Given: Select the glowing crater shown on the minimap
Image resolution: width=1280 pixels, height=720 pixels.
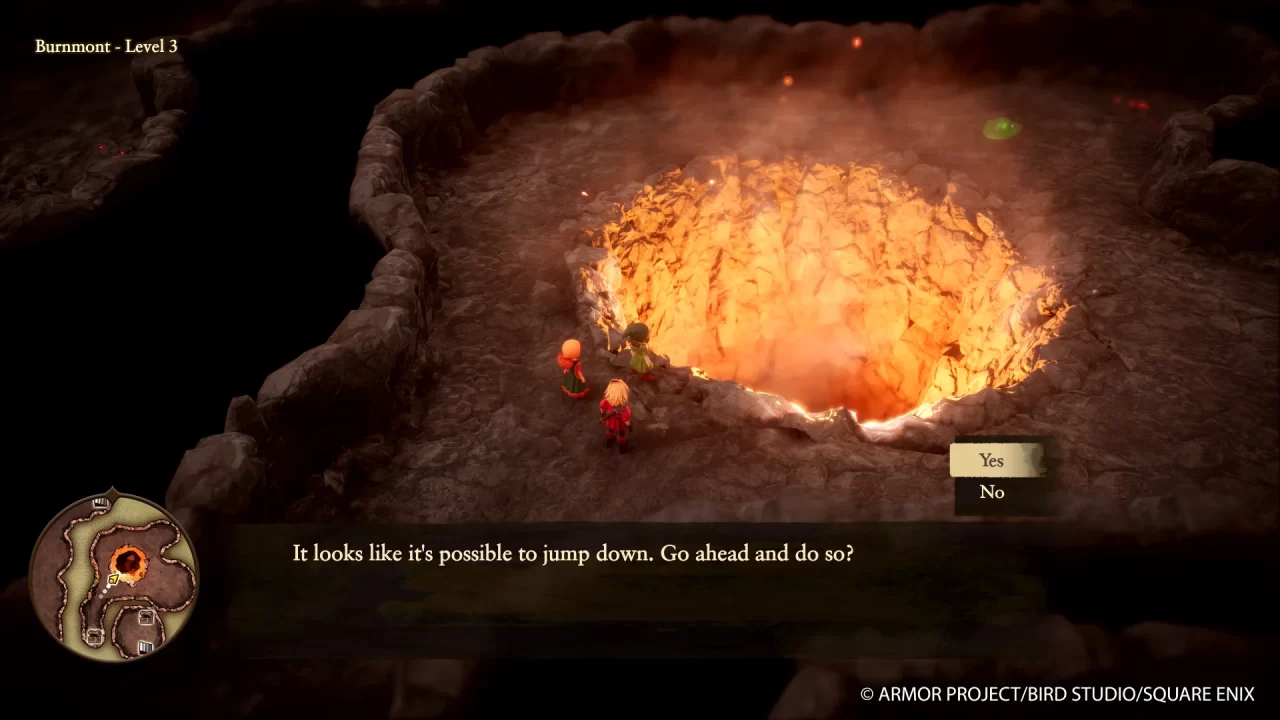Looking at the screenshot, I should pos(129,560).
